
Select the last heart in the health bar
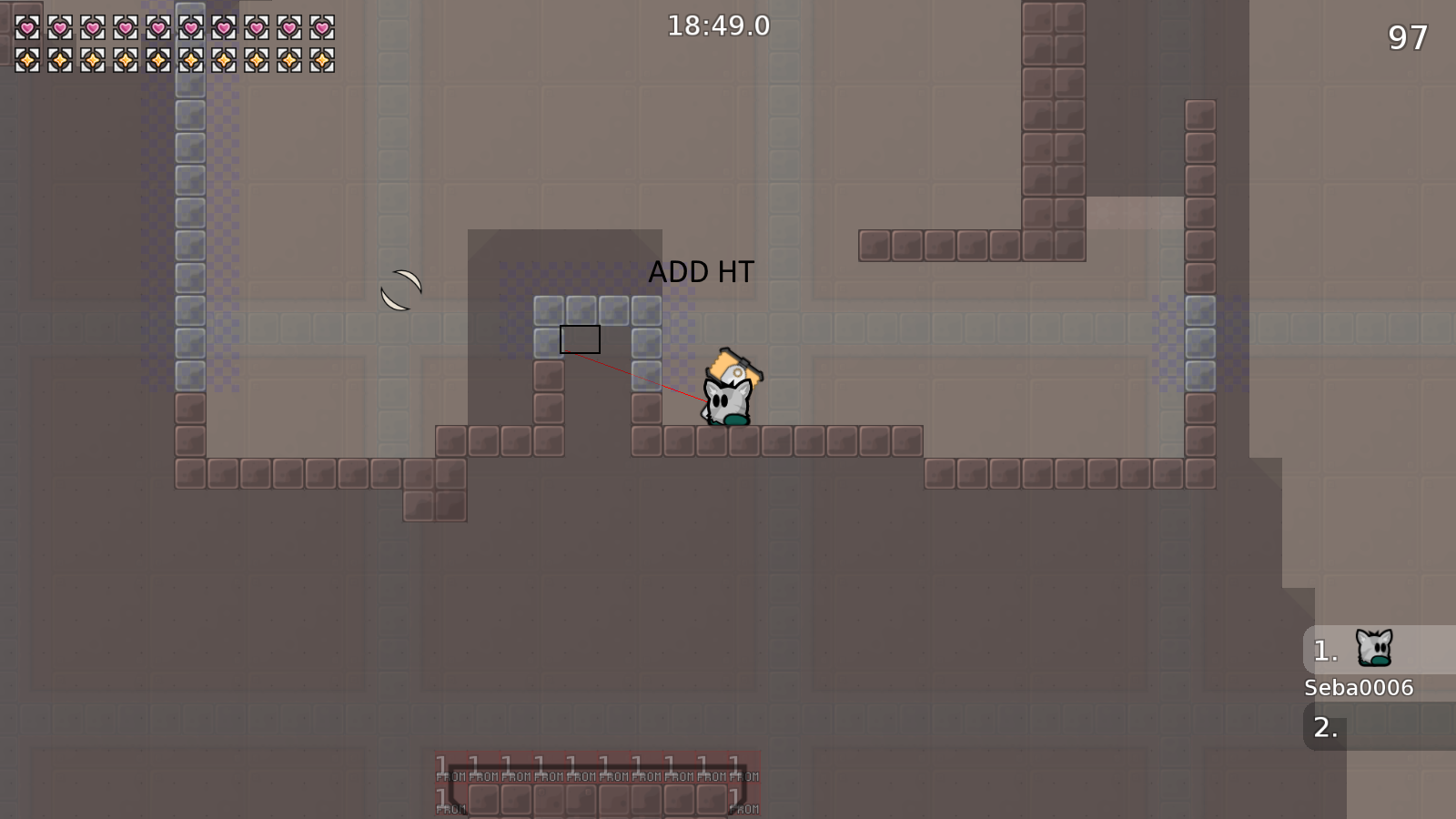tap(322, 27)
